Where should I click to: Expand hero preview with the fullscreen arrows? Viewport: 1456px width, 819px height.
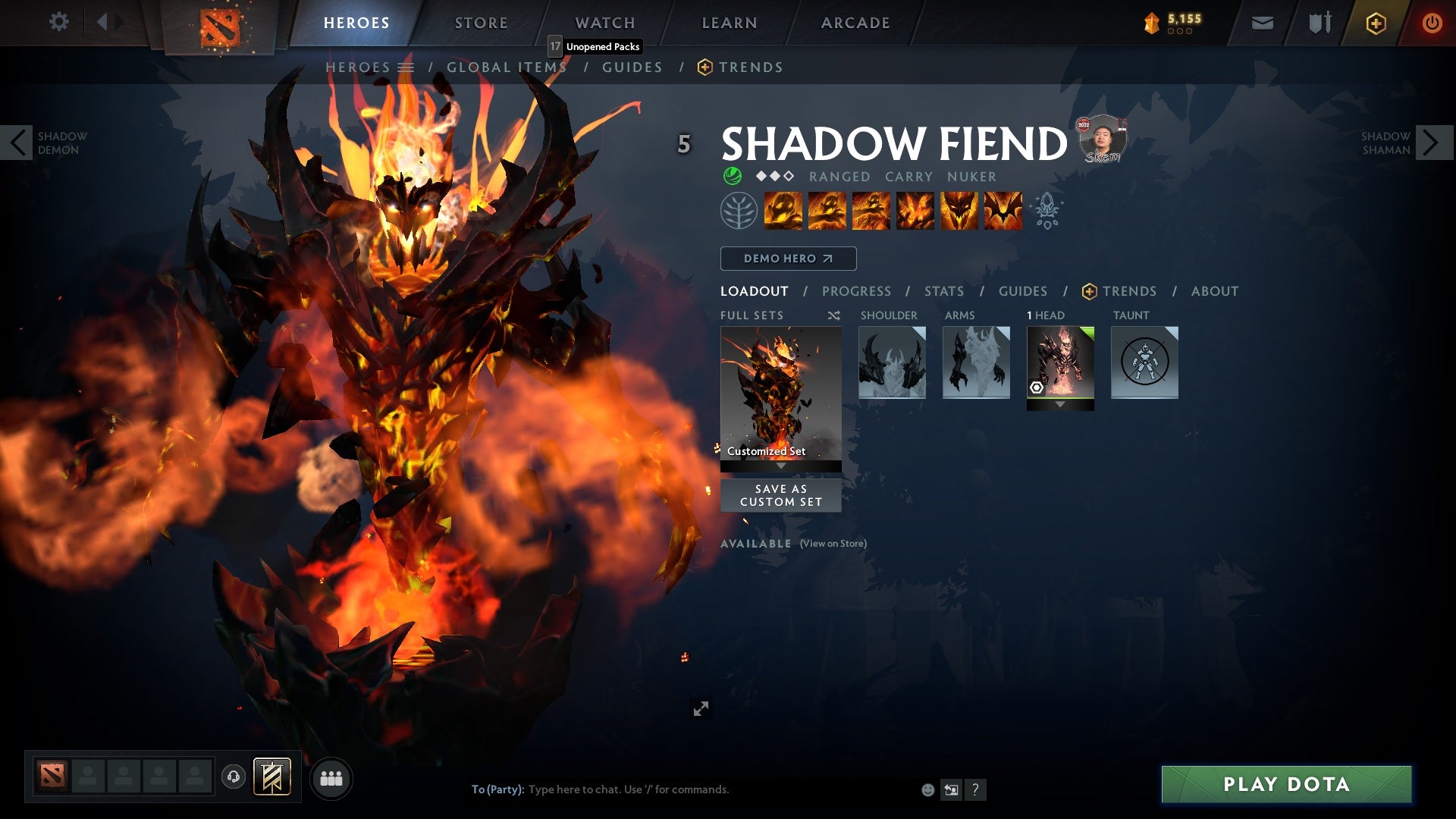(701, 708)
